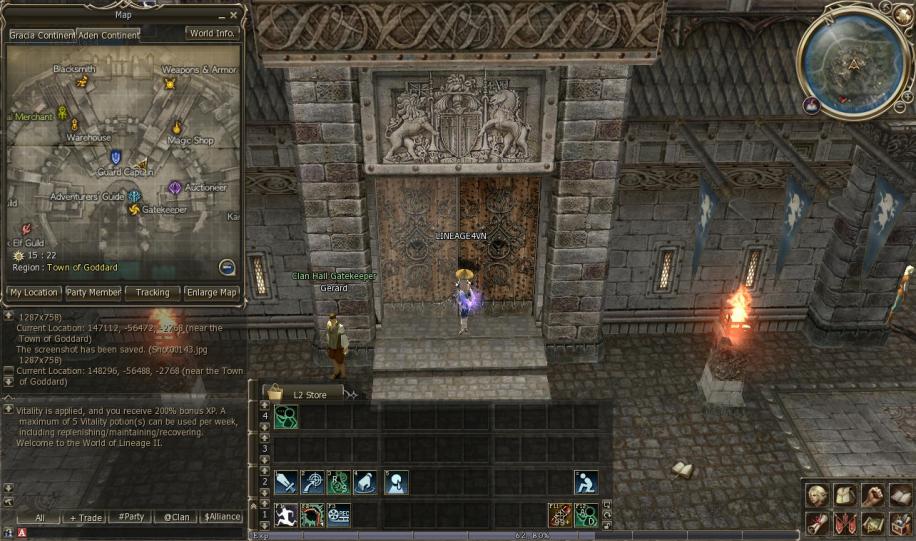
Task: Zoom out the map with minus button
Action: click(x=227, y=267)
